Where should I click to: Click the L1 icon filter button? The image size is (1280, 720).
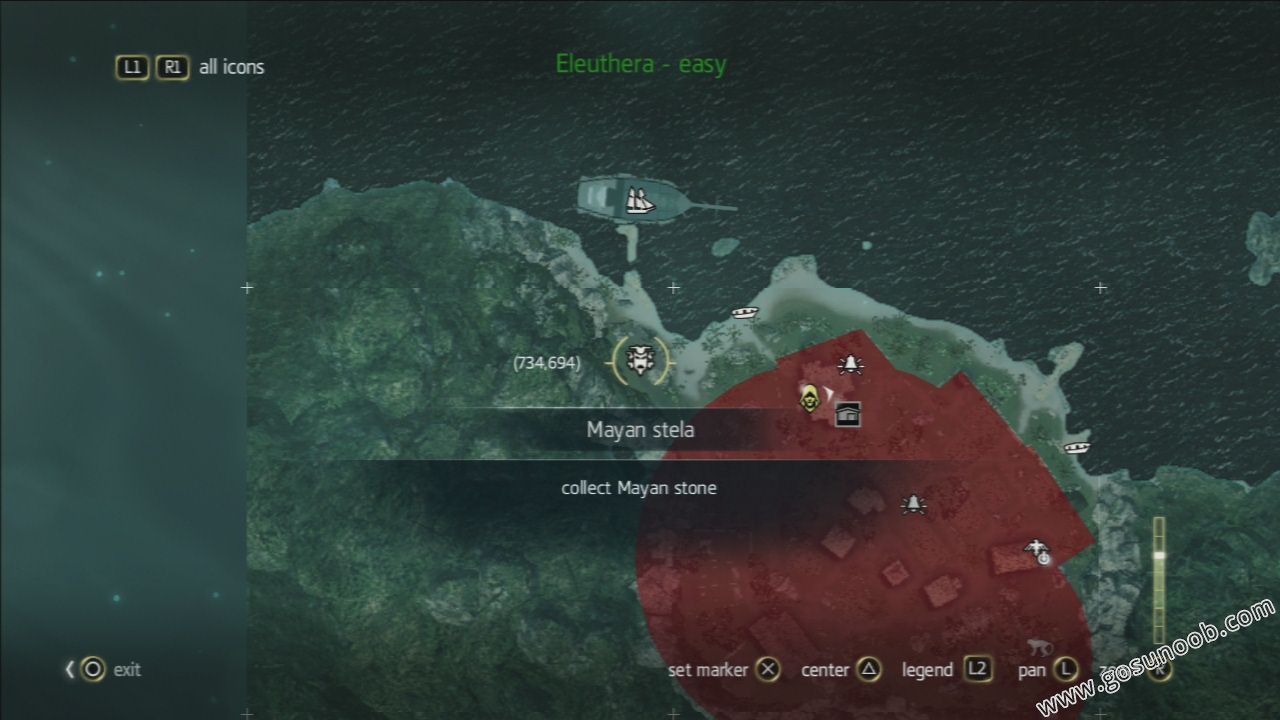131,67
